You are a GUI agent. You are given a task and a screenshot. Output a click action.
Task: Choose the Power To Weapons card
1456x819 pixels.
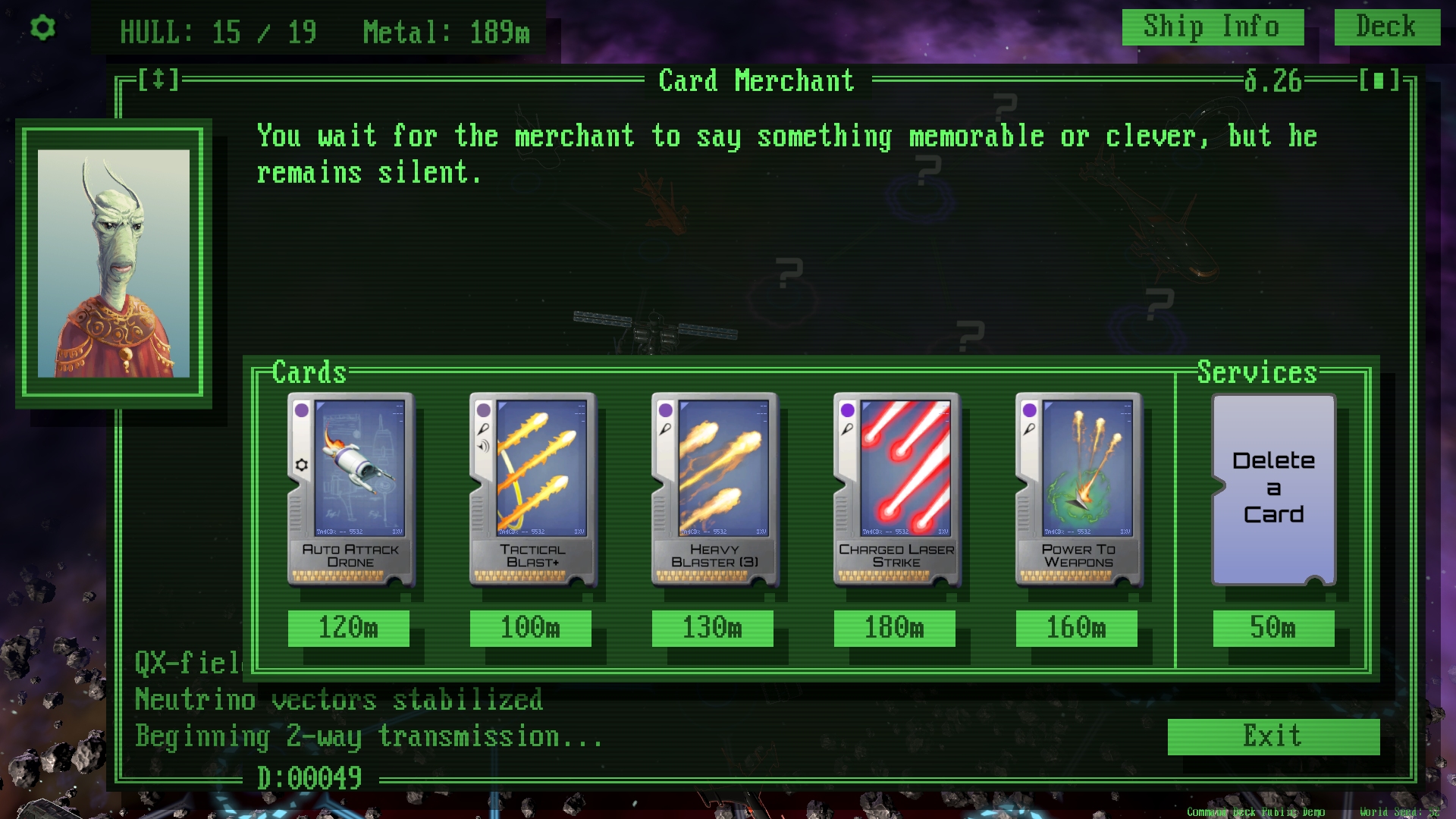pyautogui.click(x=1078, y=489)
